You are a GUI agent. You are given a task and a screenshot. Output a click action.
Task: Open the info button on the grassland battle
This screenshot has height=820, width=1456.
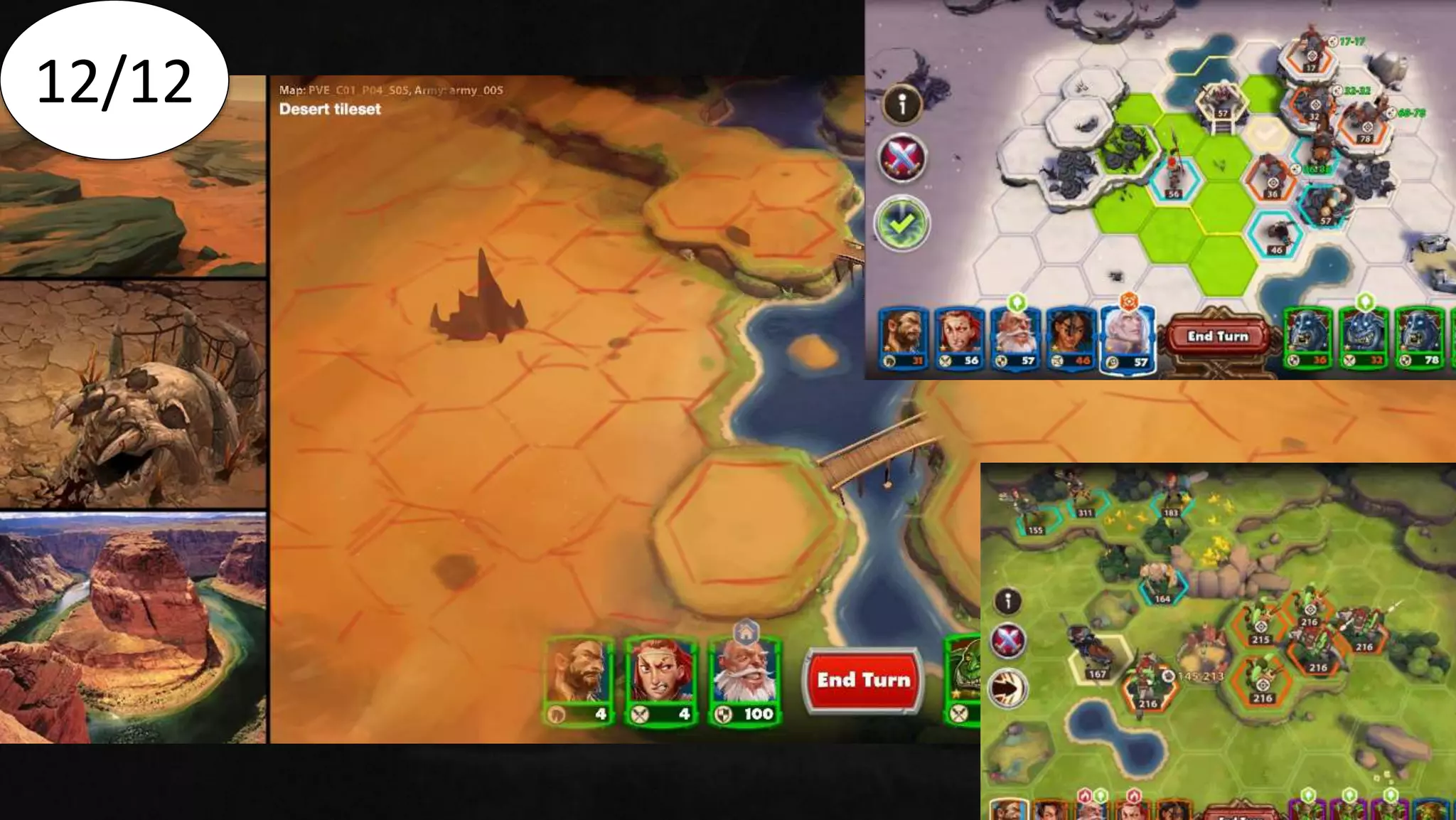1007,602
